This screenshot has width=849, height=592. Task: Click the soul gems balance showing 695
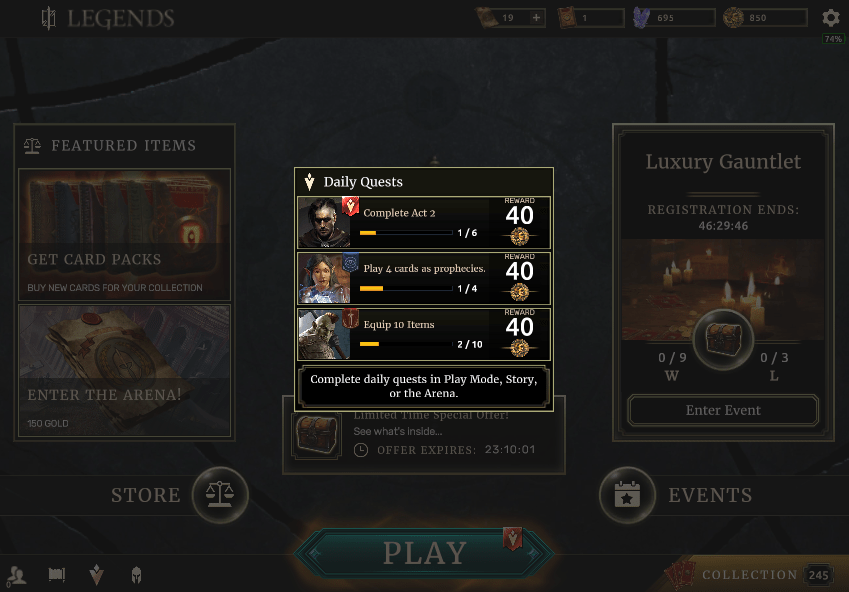pyautogui.click(x=675, y=18)
